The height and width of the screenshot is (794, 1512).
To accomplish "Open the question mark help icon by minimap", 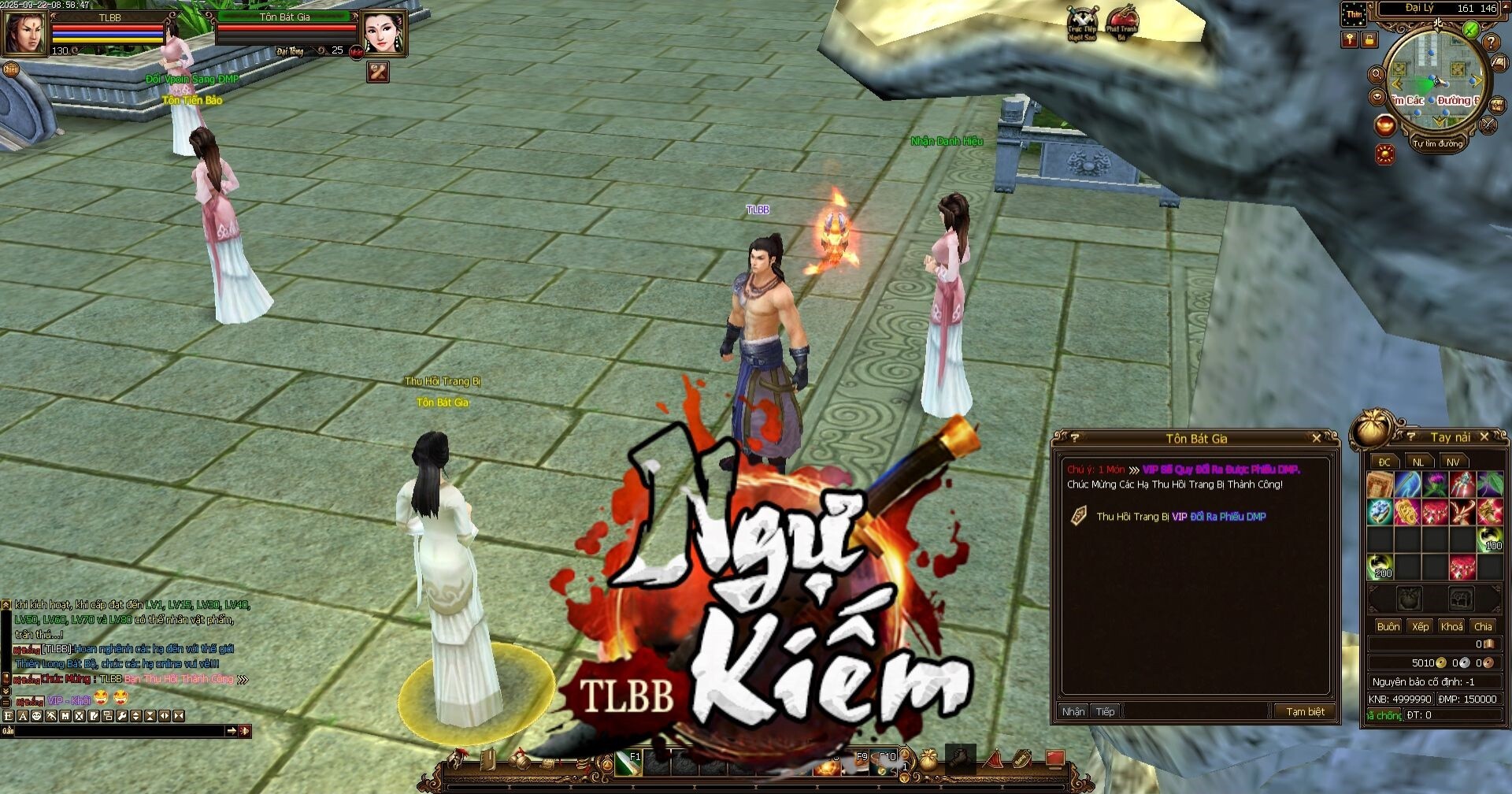I will (1491, 42).
